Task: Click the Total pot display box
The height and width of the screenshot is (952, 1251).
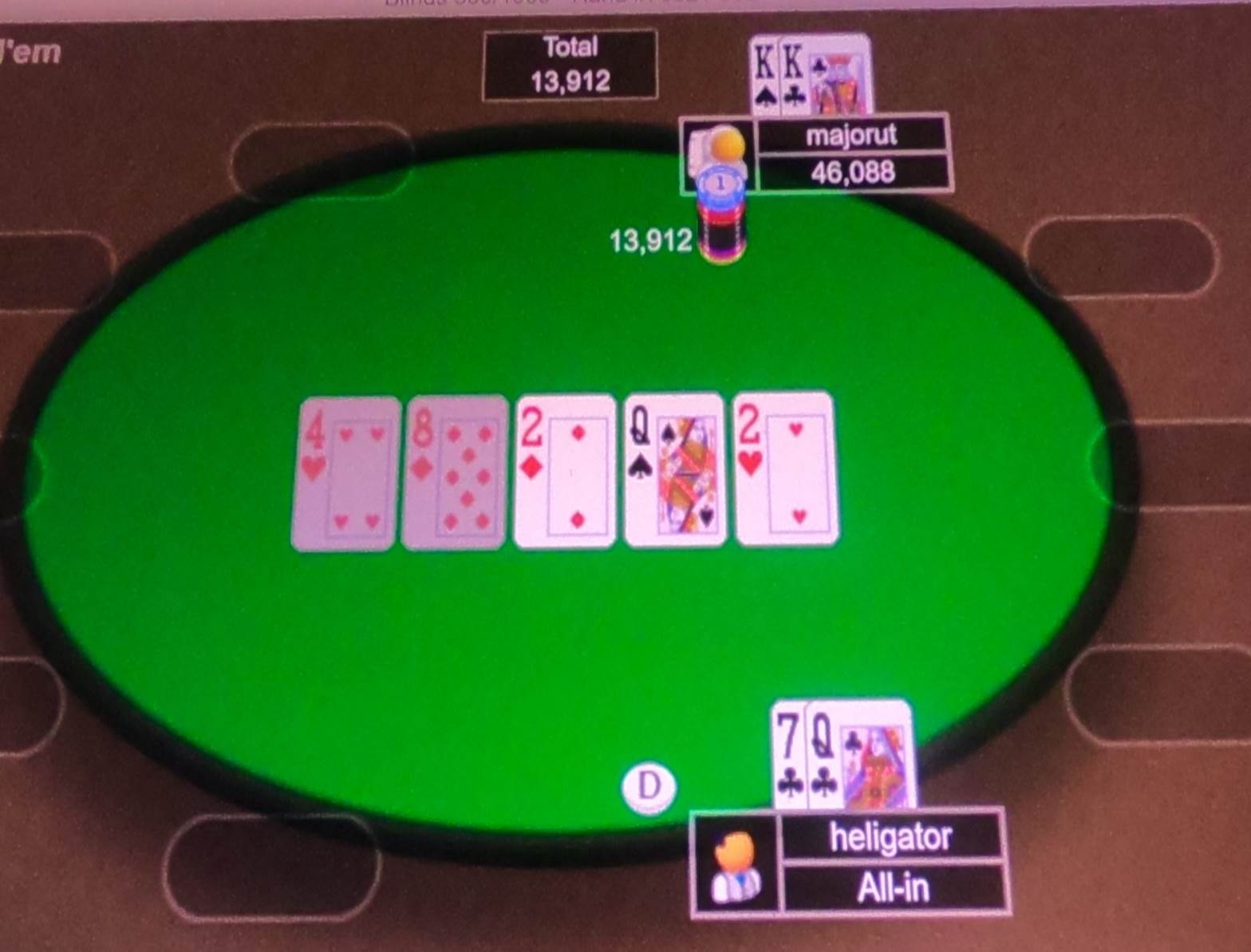Action: [570, 64]
